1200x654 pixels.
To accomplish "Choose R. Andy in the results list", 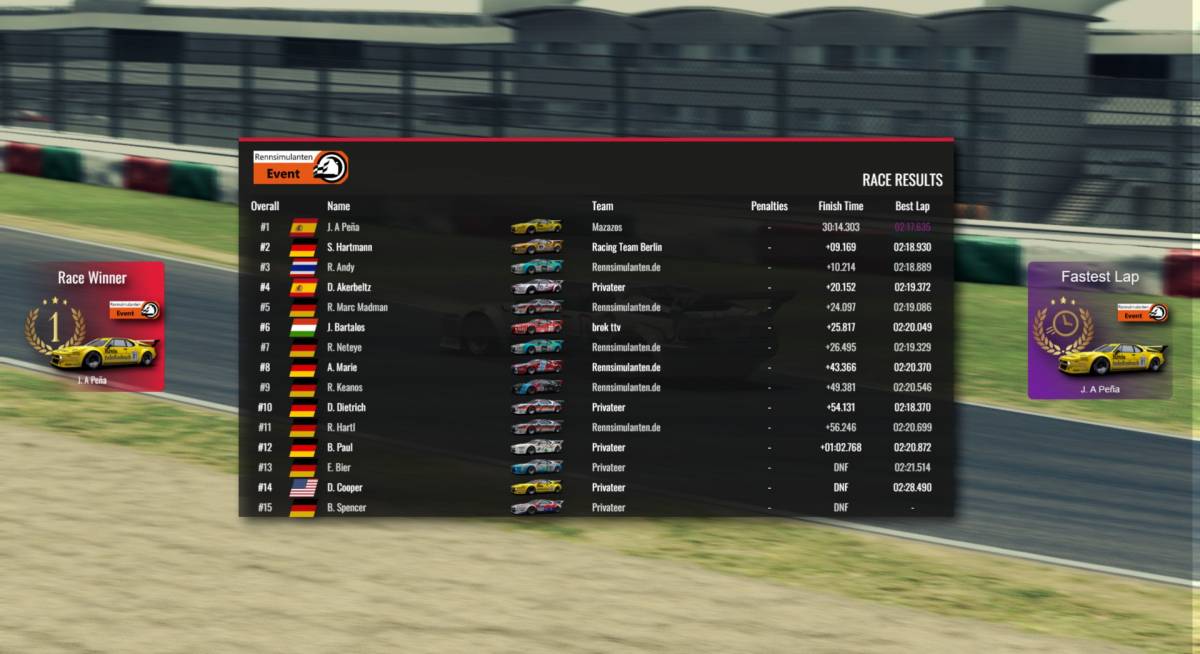I will pos(341,267).
